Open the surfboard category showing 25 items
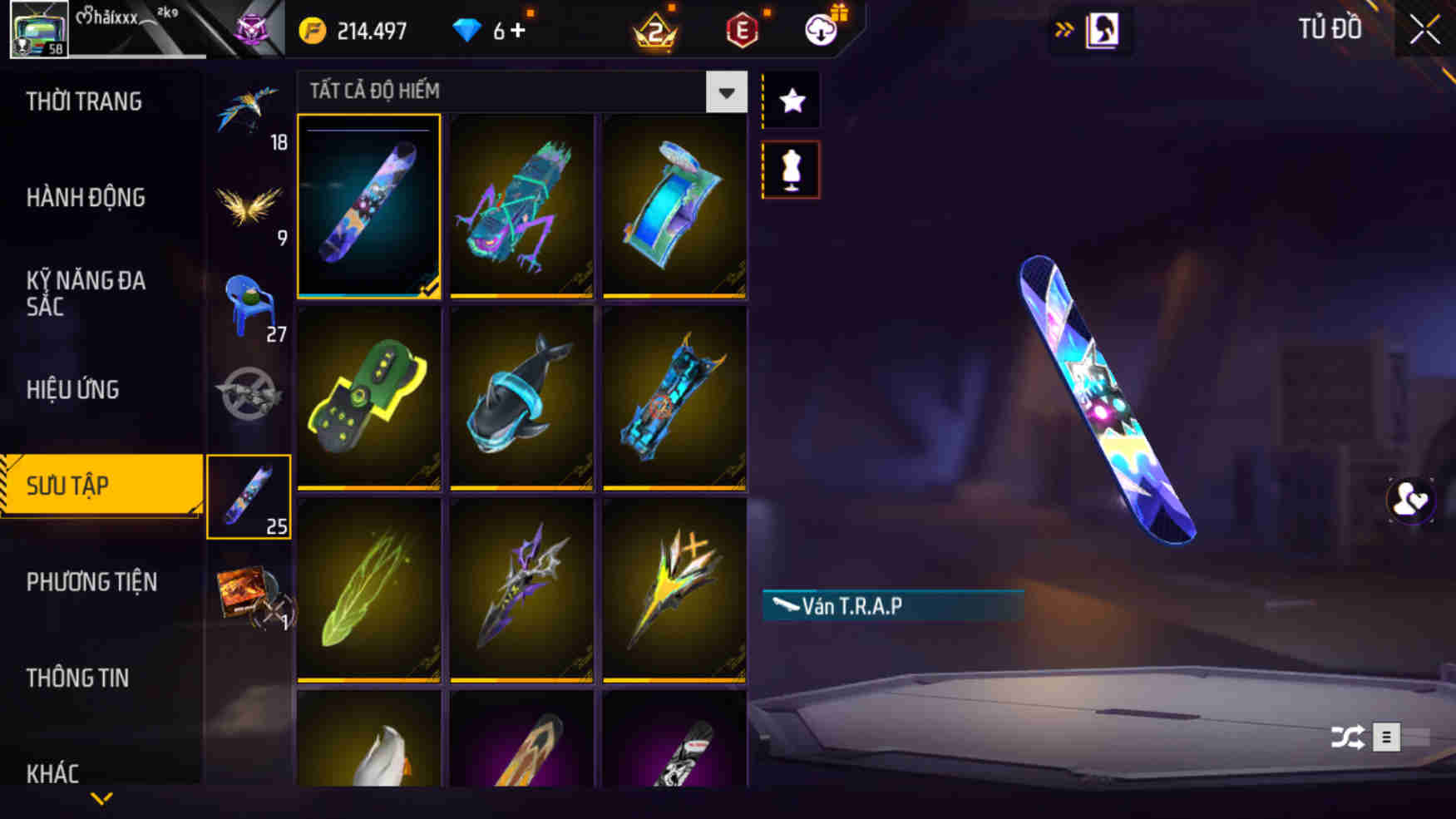This screenshot has height=819, width=1456. (x=249, y=495)
